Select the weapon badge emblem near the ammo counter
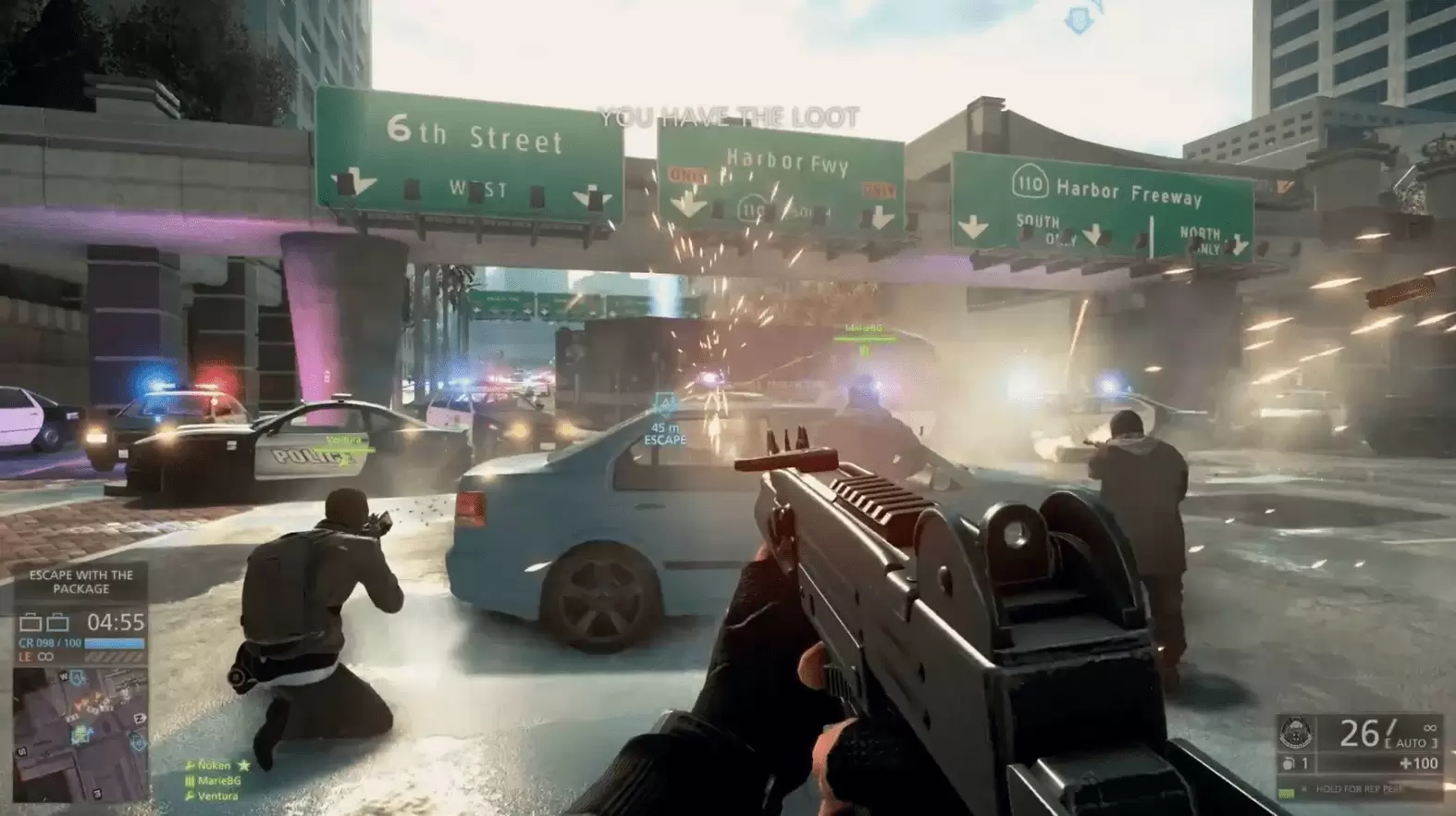 coord(1297,733)
